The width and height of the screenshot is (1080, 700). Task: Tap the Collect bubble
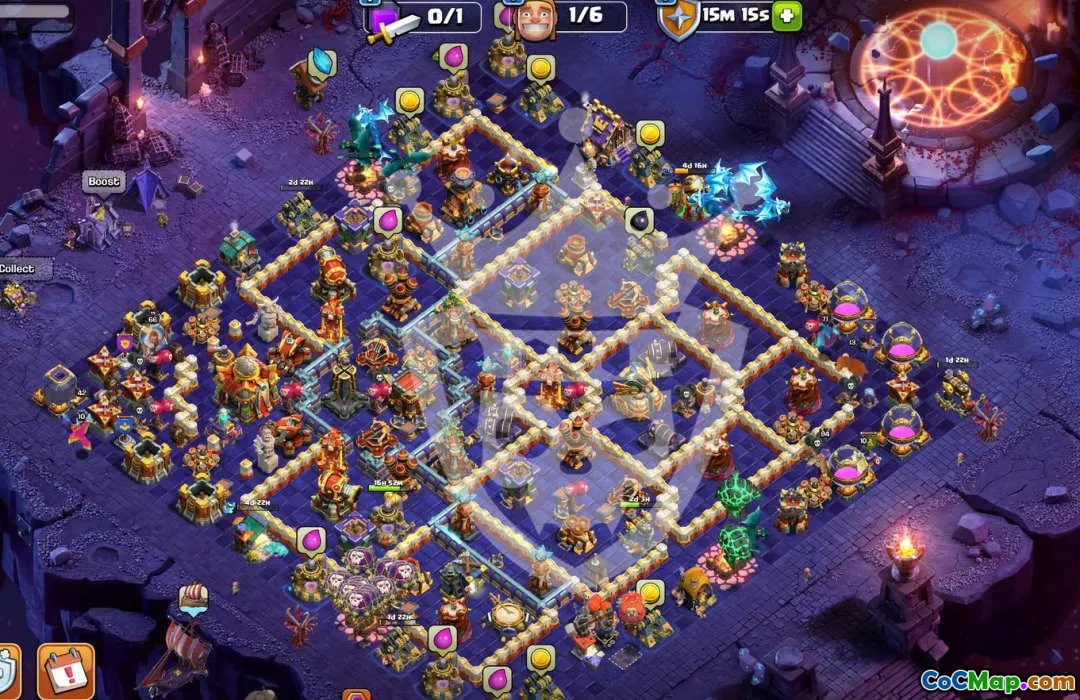[x=16, y=268]
